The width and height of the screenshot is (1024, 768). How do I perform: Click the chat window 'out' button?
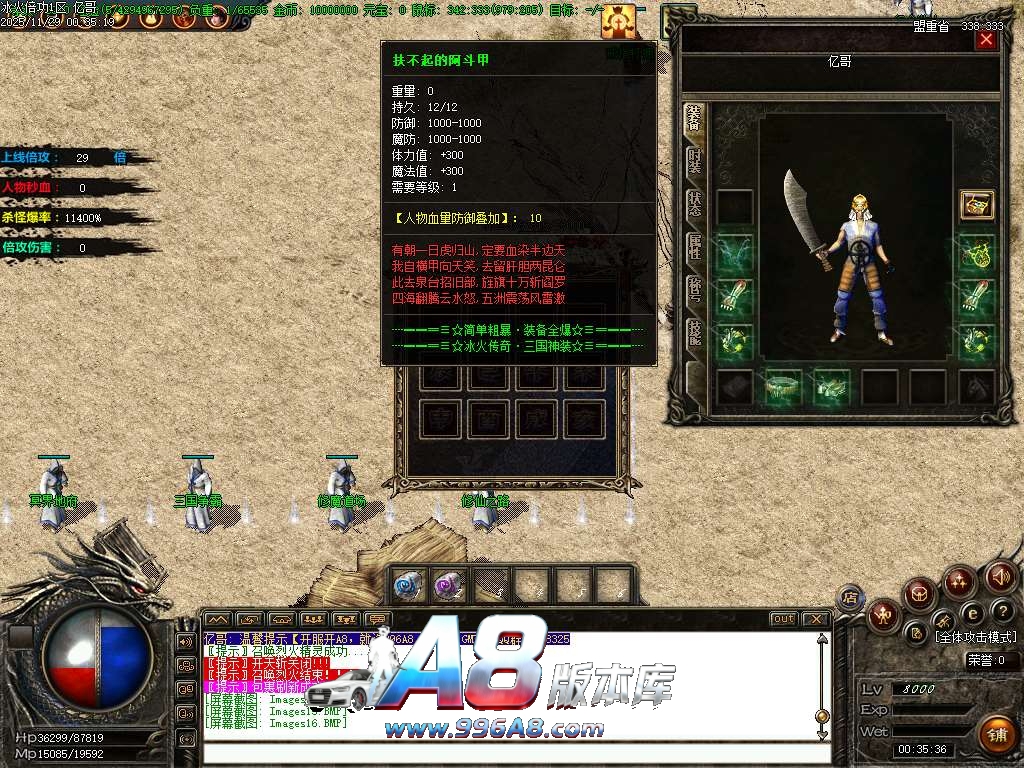tap(784, 619)
